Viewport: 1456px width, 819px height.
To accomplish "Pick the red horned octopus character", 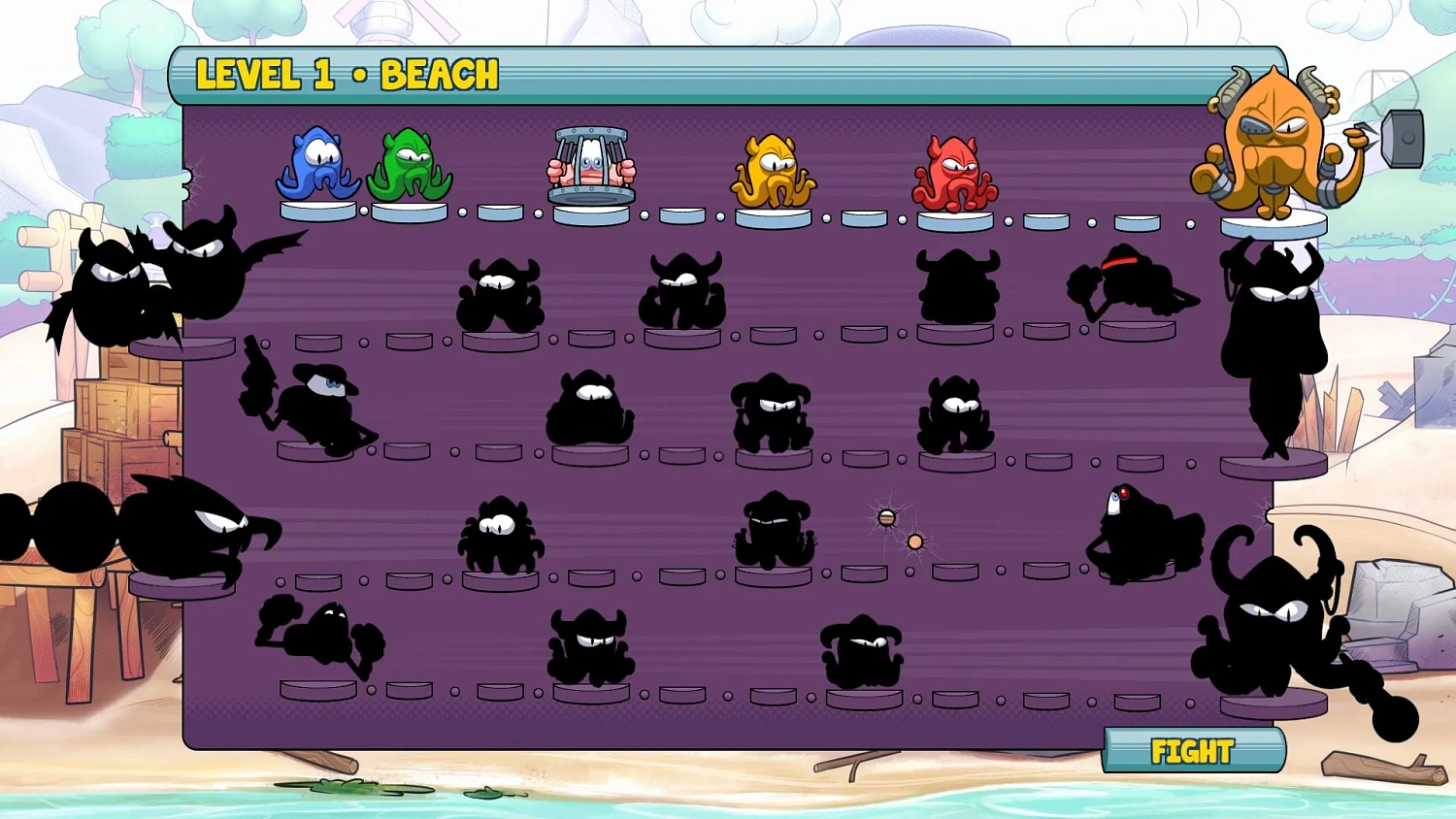I will pos(955,170).
